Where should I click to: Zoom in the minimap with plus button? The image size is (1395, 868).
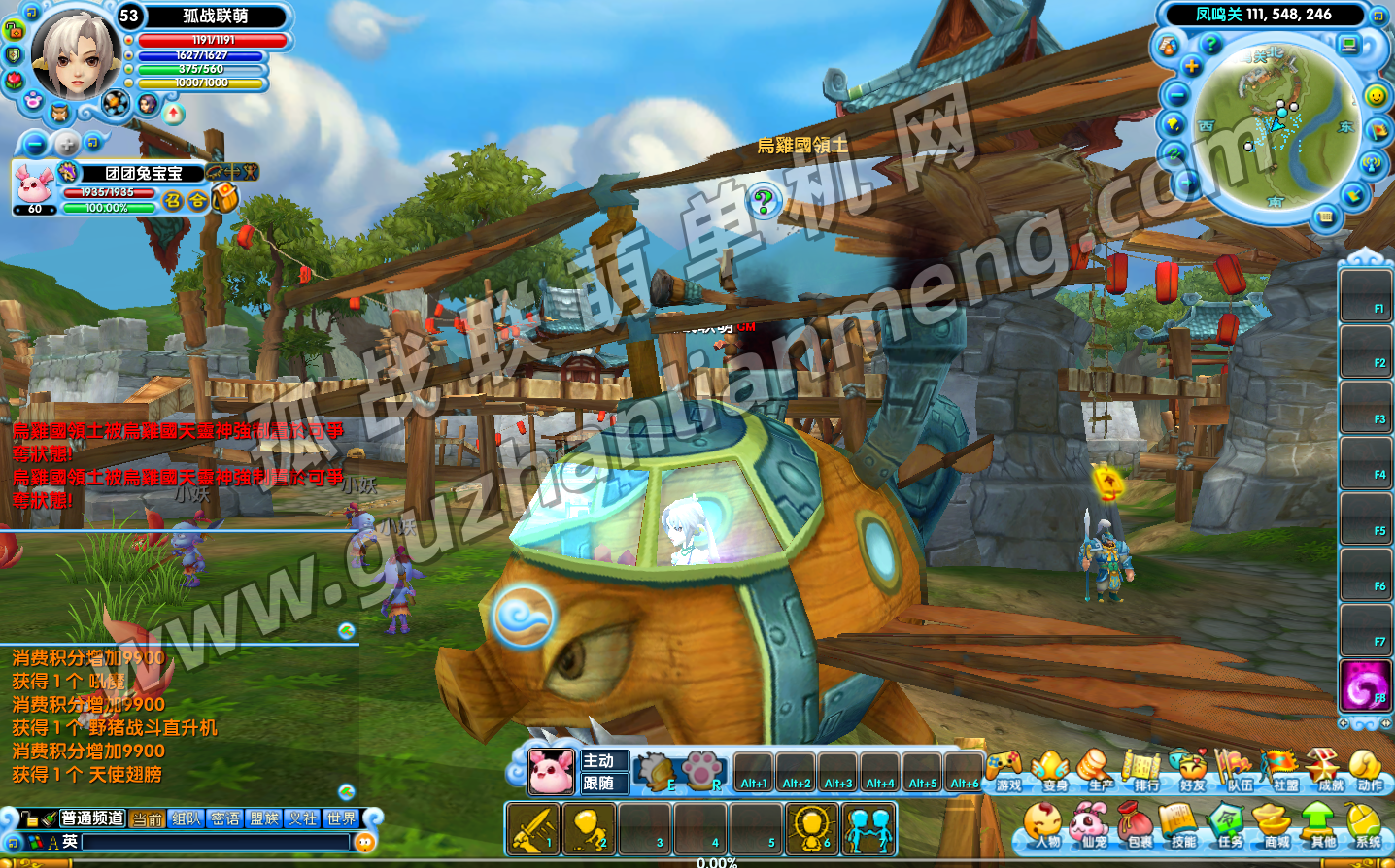(x=1192, y=66)
